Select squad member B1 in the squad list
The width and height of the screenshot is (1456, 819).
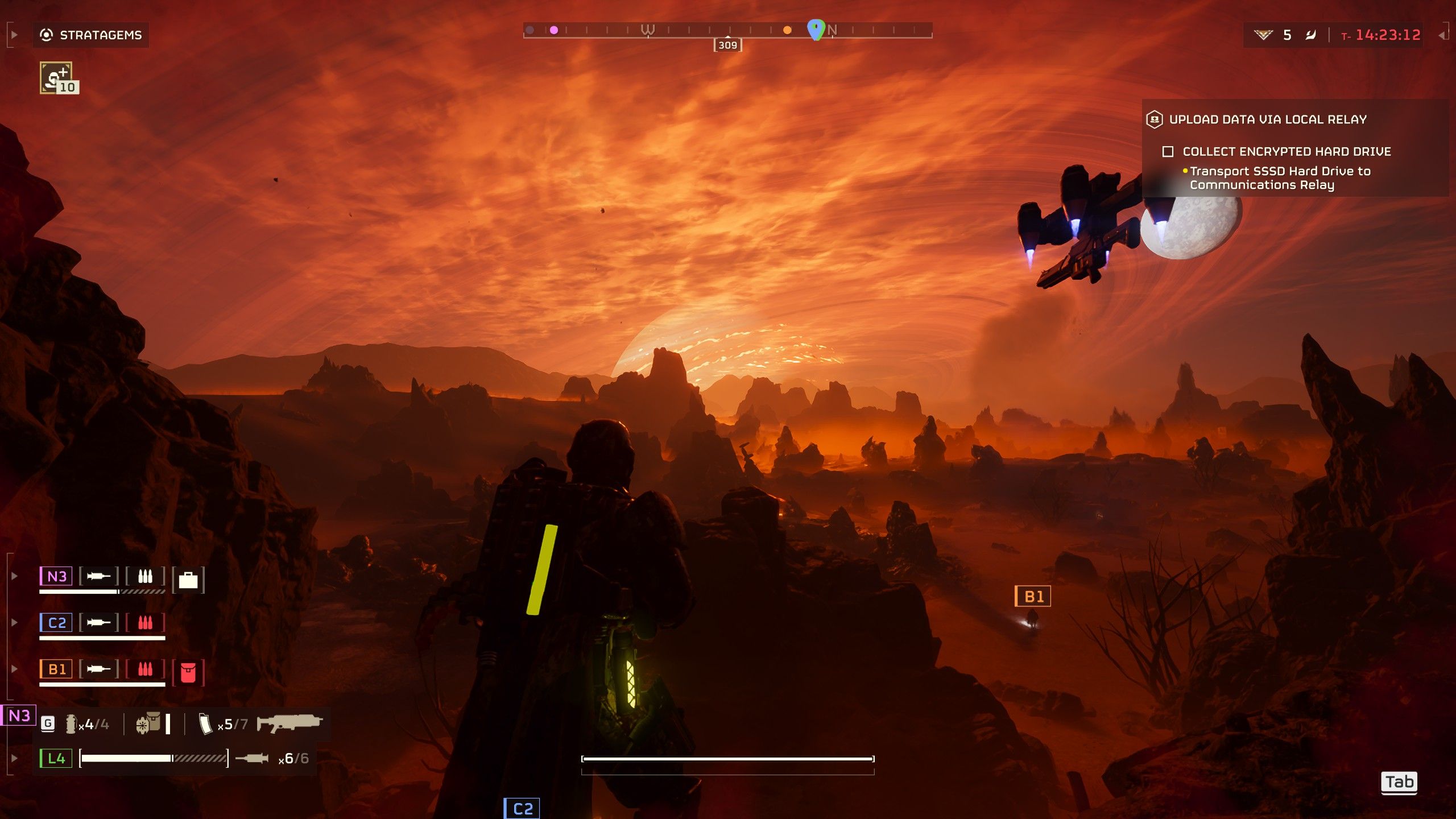coord(56,669)
